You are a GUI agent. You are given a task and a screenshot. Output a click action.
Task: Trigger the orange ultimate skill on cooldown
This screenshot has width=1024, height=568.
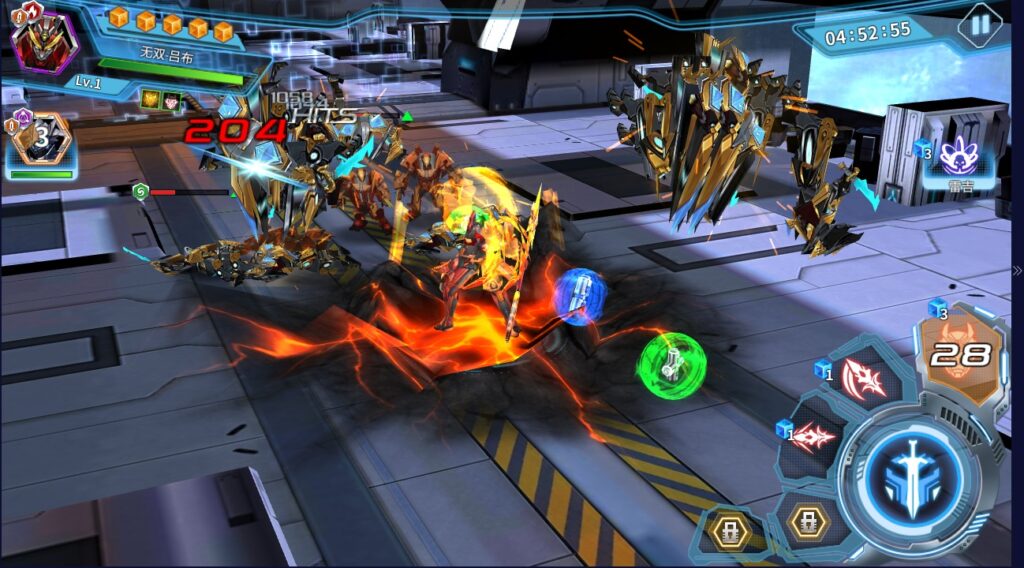[958, 353]
